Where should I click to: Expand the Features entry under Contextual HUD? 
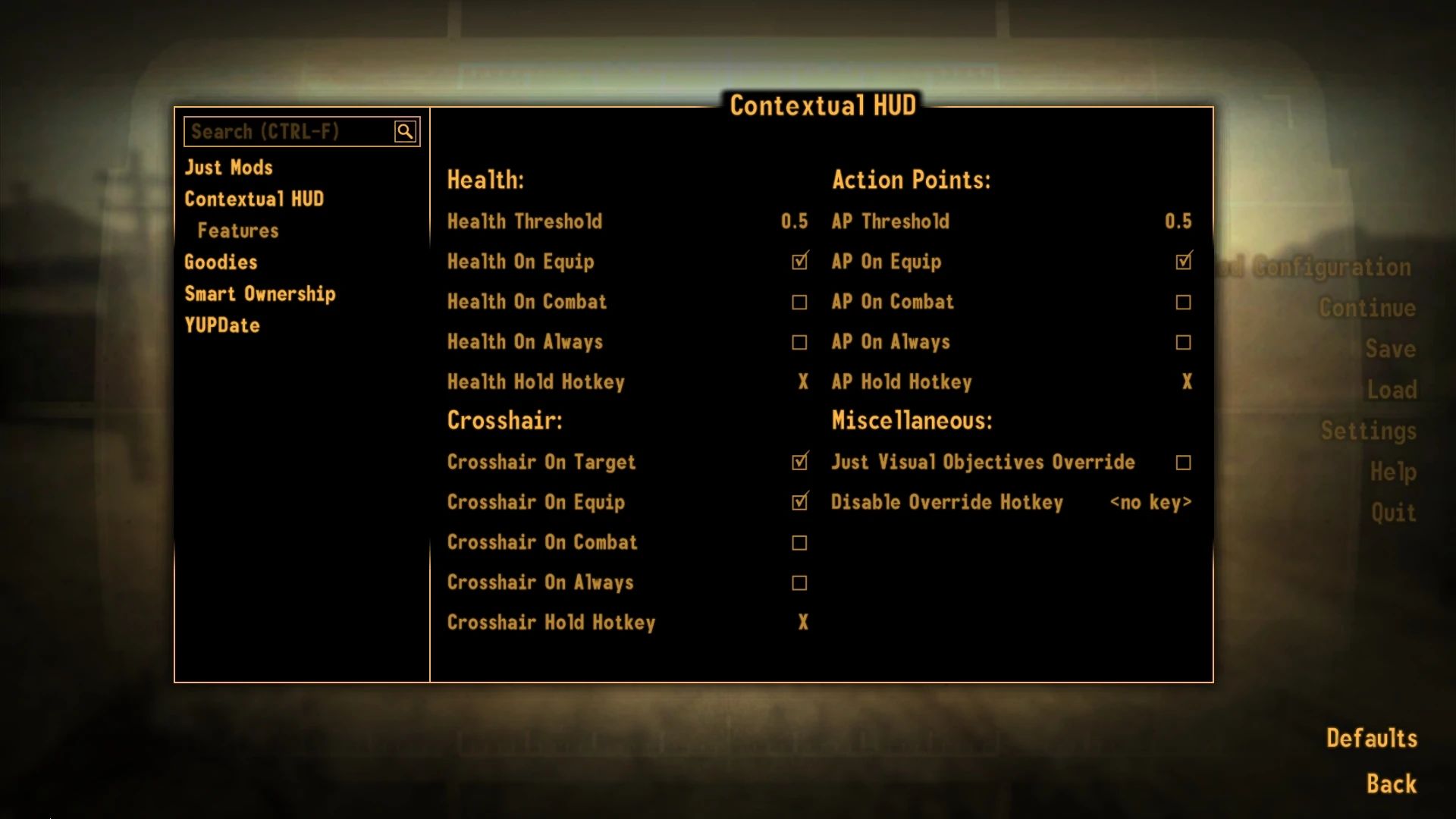(237, 230)
